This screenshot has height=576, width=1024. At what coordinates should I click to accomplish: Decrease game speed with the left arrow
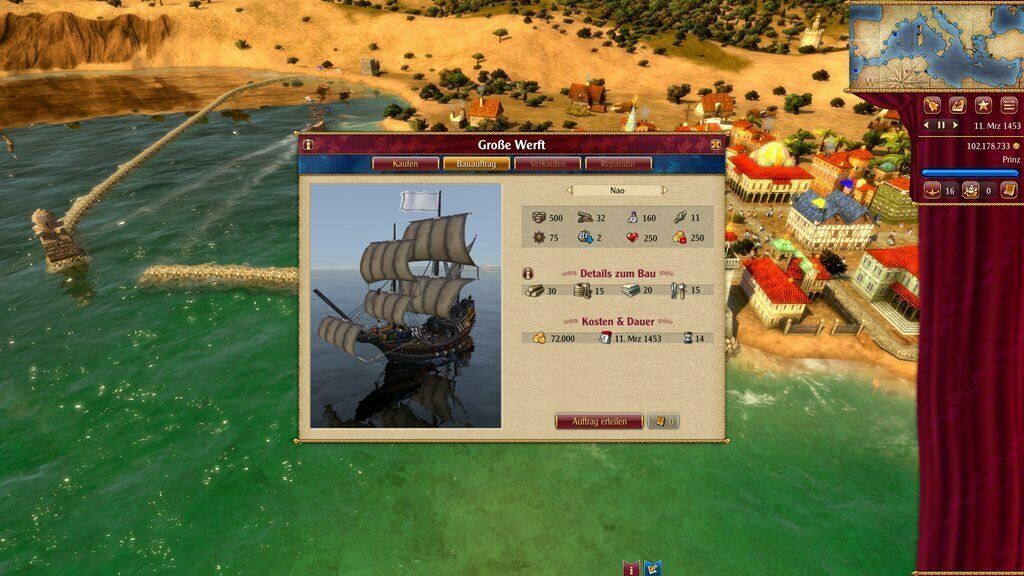click(927, 126)
